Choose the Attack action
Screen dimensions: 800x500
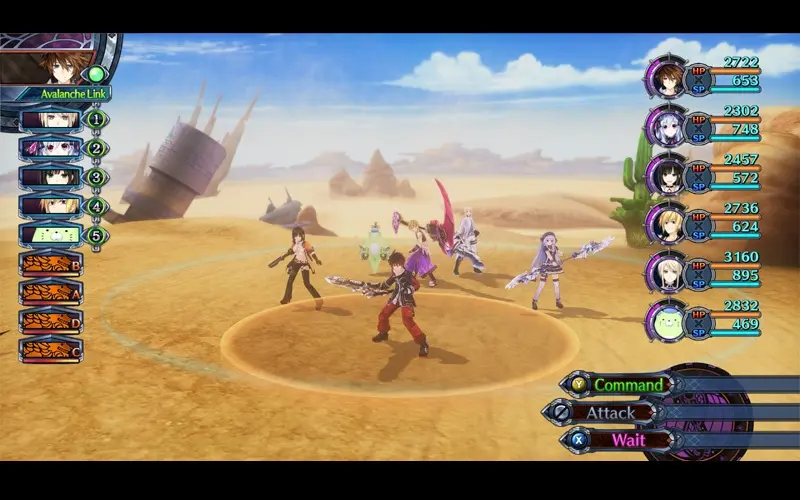tap(610, 412)
